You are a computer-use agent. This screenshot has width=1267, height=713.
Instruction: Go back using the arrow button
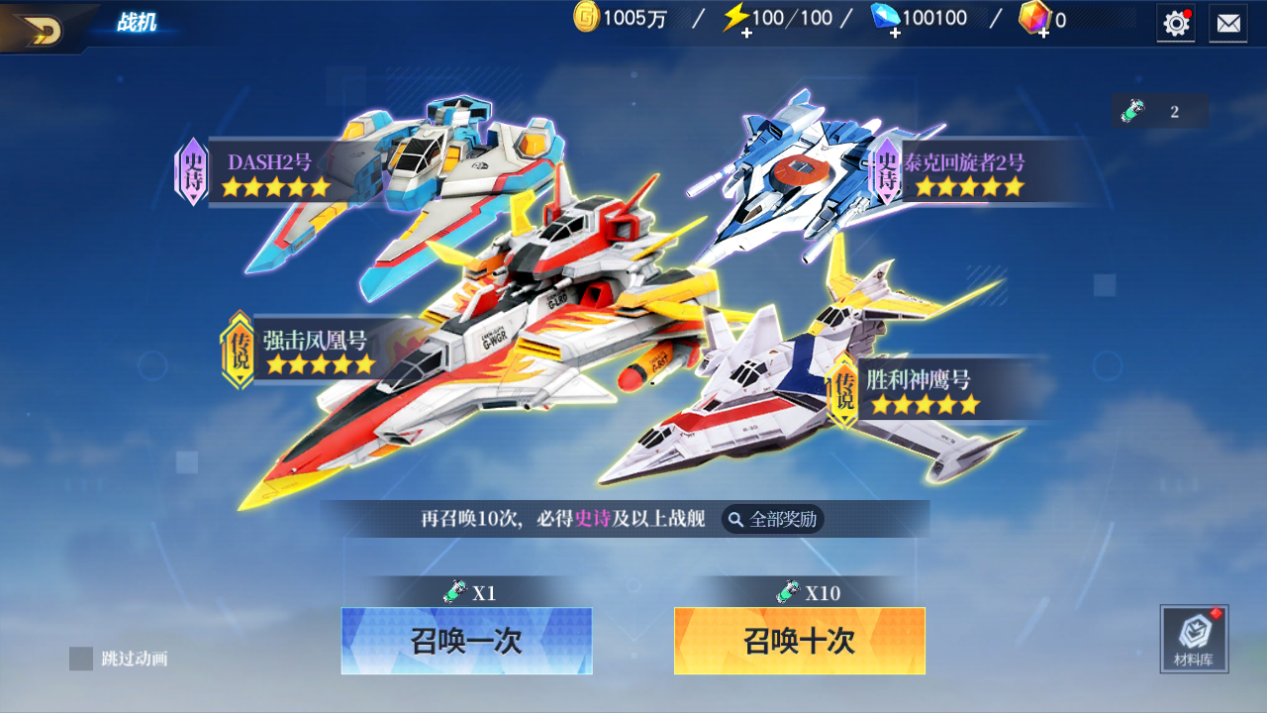[x=40, y=28]
